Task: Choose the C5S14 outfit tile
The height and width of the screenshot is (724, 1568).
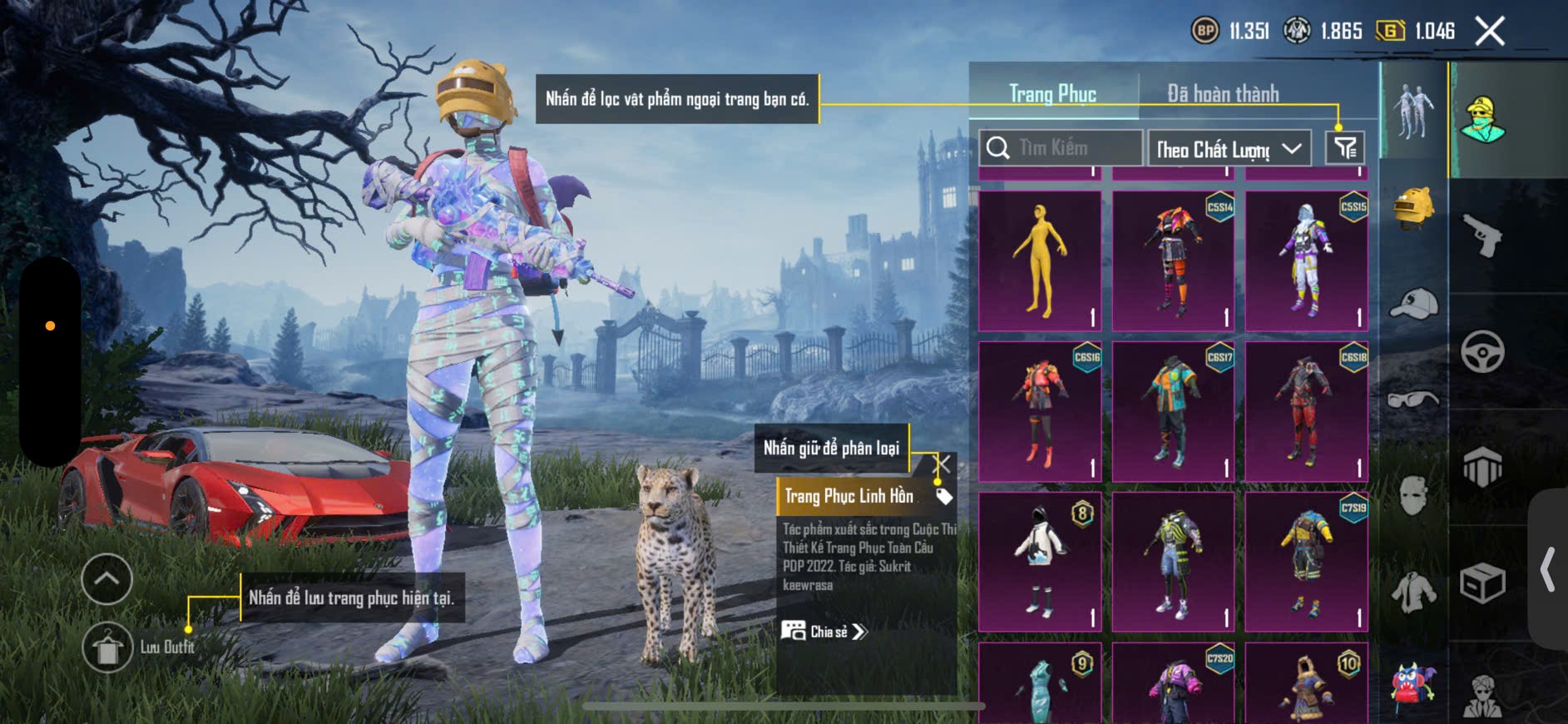Action: tap(1173, 260)
